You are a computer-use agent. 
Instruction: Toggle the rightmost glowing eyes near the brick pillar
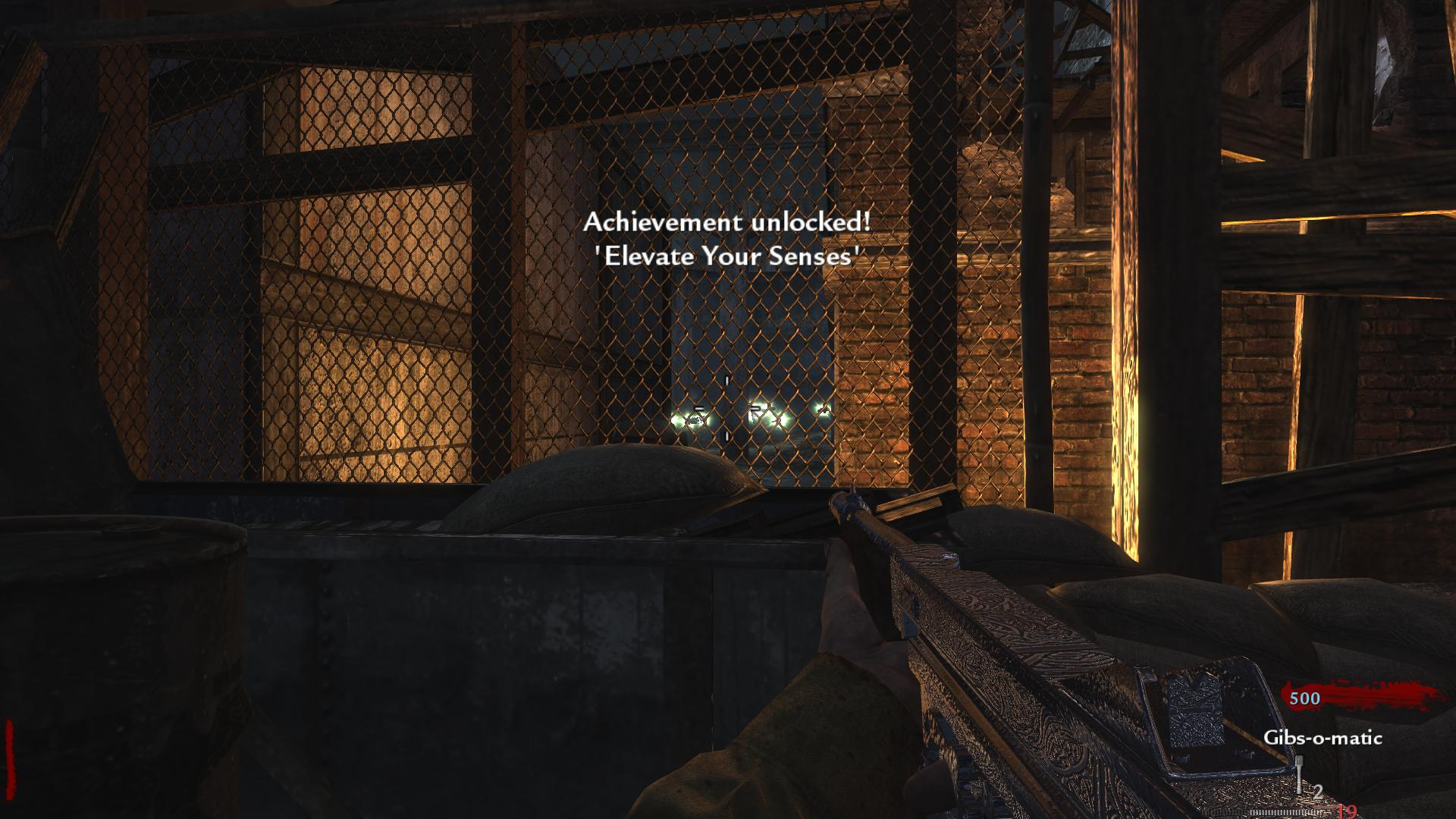[822, 410]
